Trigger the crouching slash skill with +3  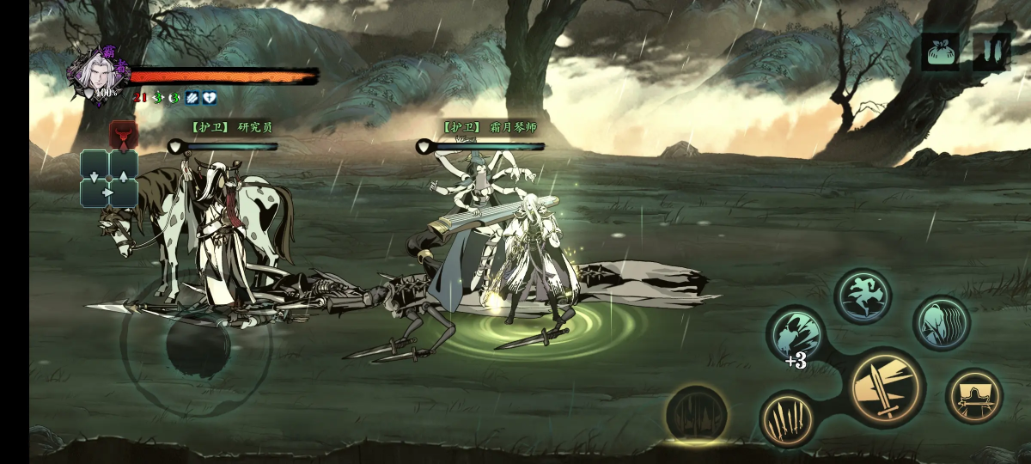coord(796,335)
